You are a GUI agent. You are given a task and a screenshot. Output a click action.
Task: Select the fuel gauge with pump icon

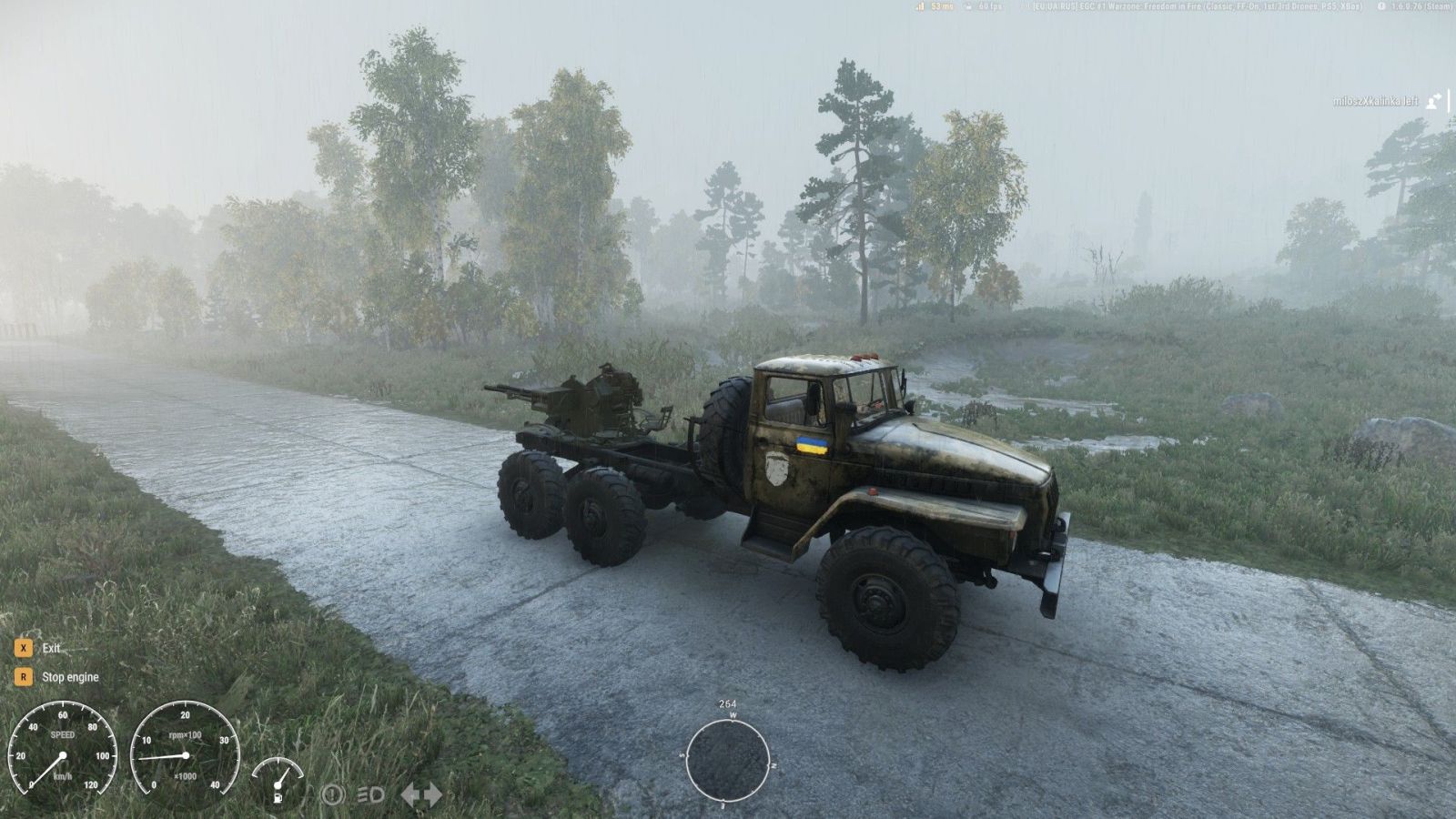tap(278, 780)
